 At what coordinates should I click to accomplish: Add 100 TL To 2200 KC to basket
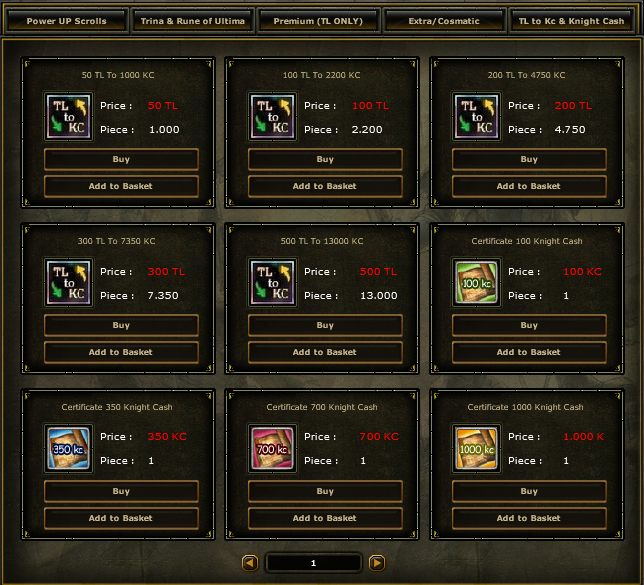pyautogui.click(x=325, y=186)
